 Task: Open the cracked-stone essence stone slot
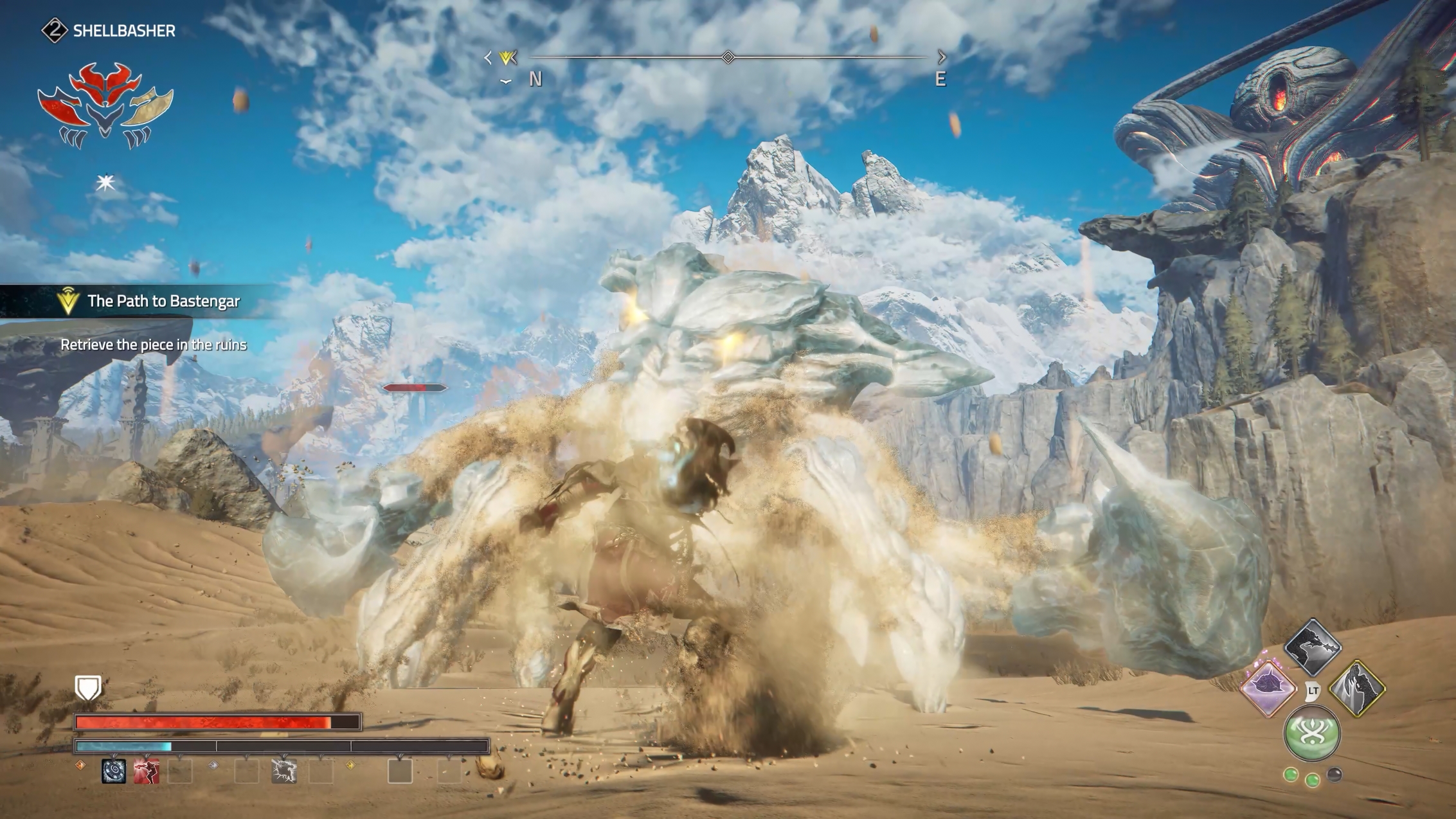284,771
